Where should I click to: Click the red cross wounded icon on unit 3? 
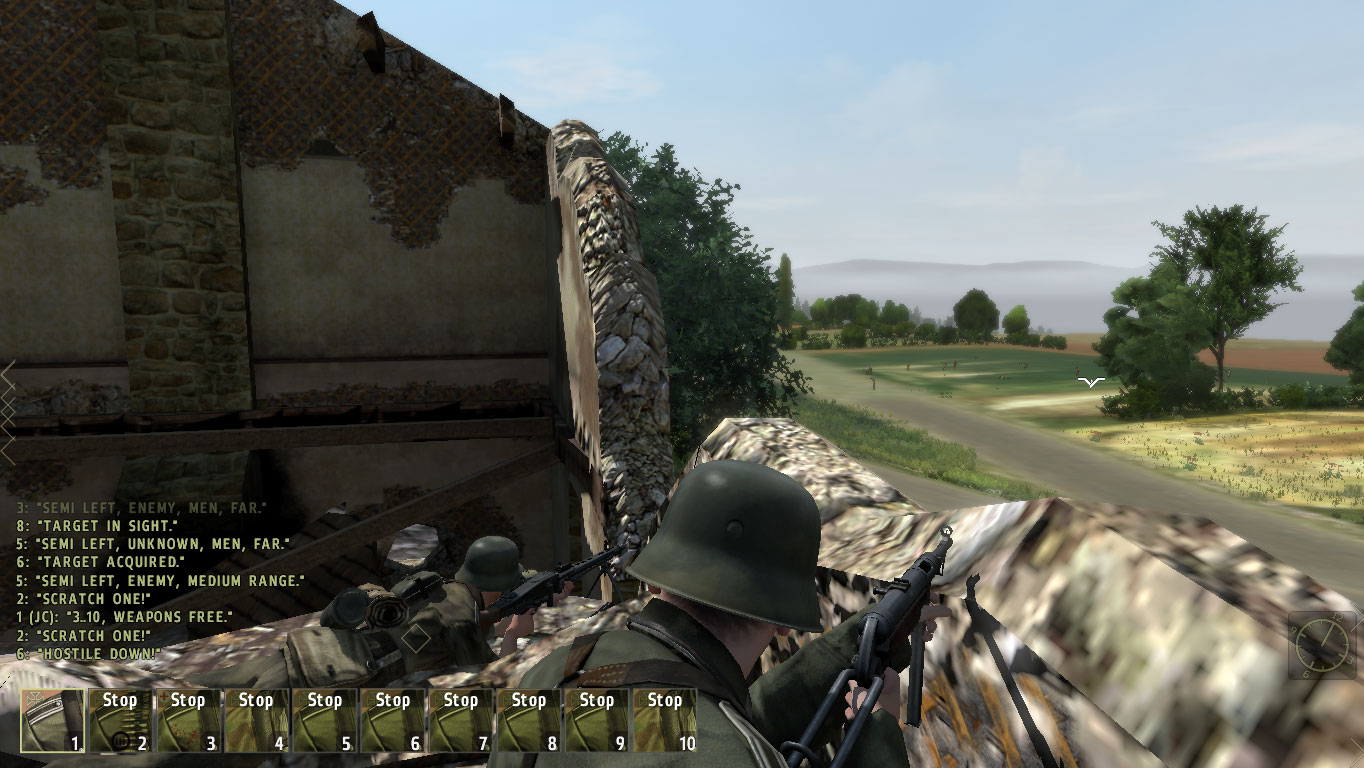(164, 694)
